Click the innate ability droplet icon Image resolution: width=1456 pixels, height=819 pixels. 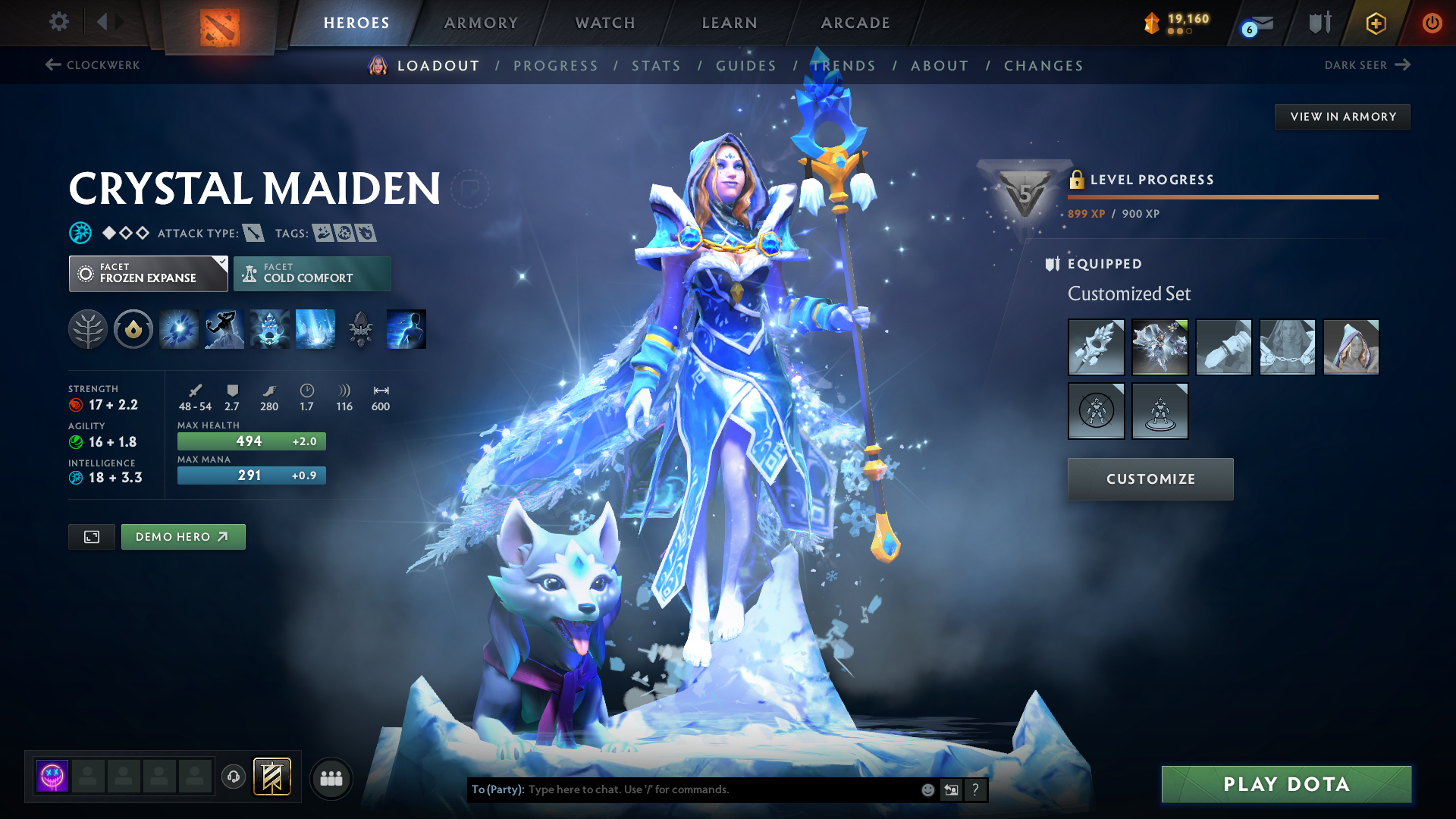coord(133,328)
